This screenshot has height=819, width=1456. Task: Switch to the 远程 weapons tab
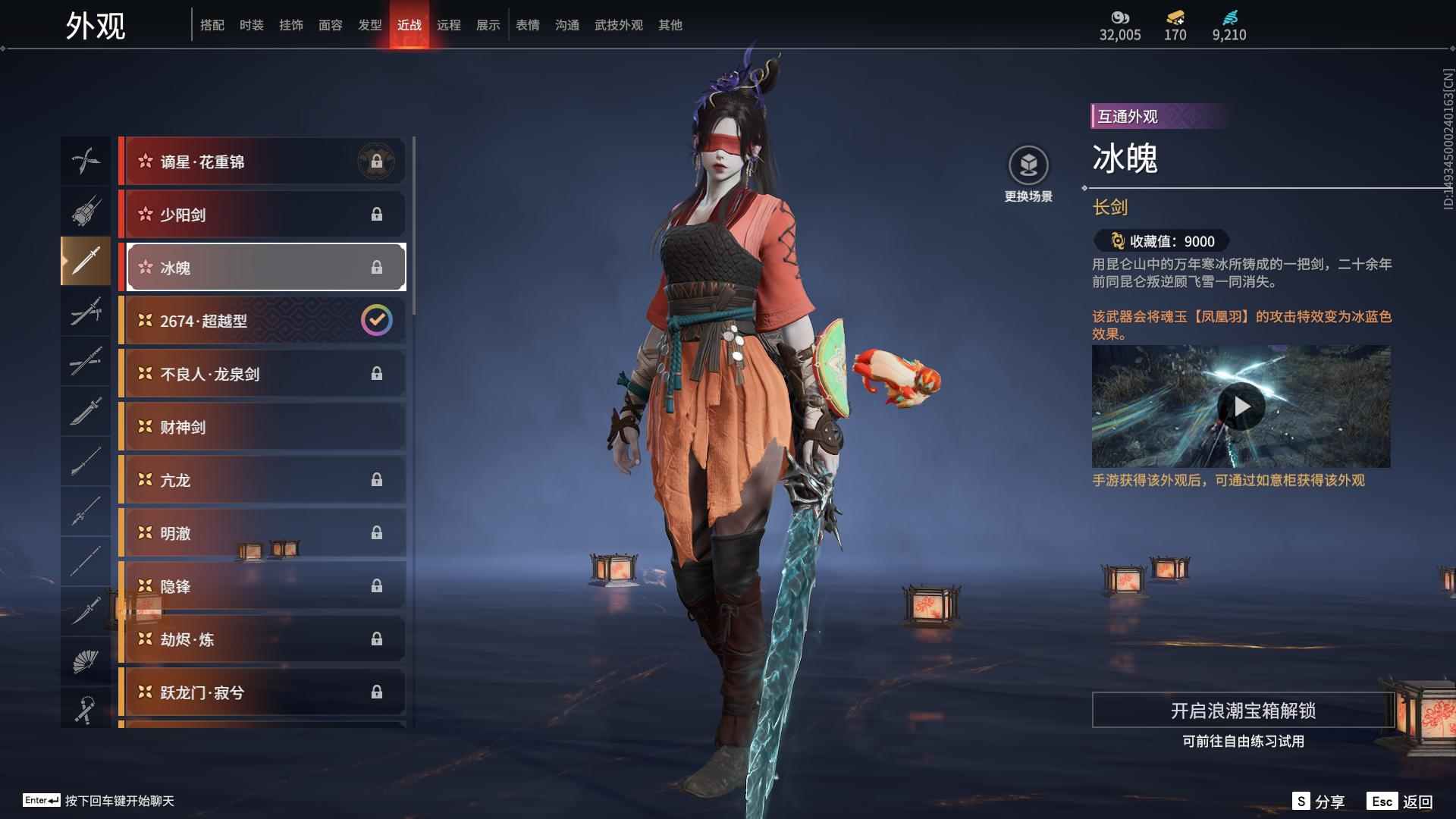click(448, 25)
